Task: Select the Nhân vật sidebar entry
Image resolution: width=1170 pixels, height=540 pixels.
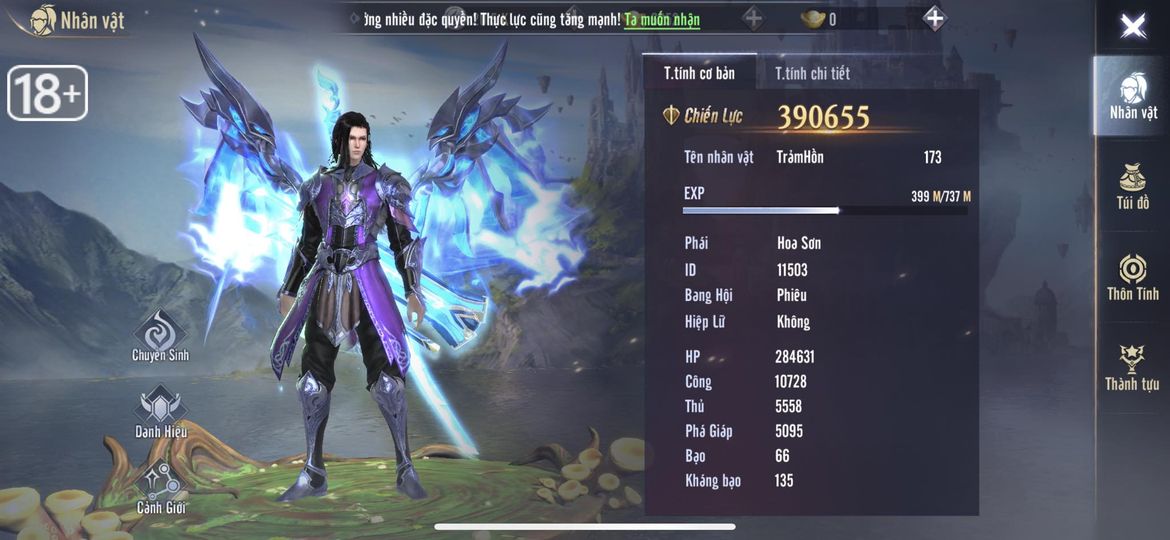Action: click(1133, 97)
